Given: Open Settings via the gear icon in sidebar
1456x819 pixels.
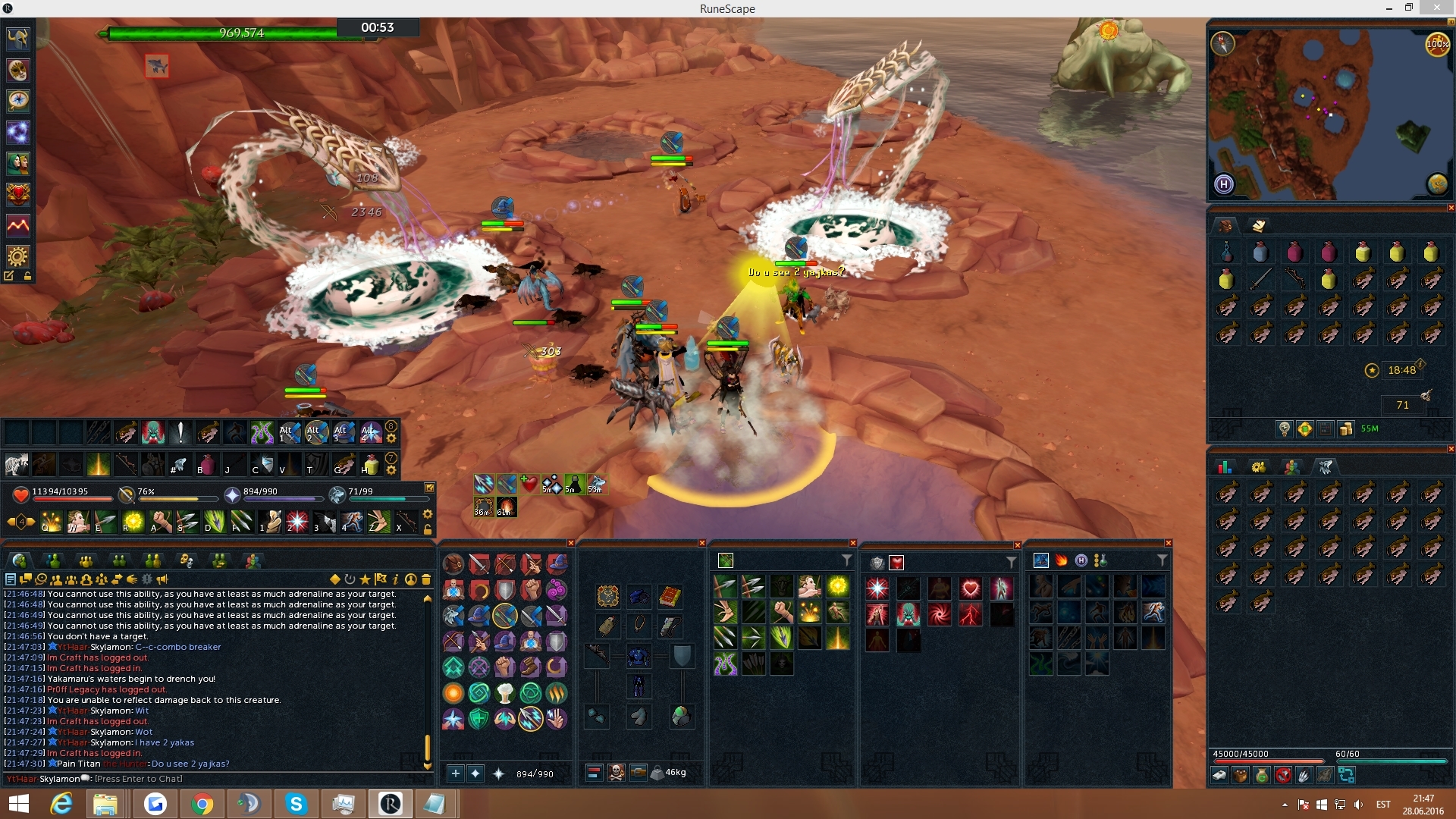Looking at the screenshot, I should (x=18, y=256).
